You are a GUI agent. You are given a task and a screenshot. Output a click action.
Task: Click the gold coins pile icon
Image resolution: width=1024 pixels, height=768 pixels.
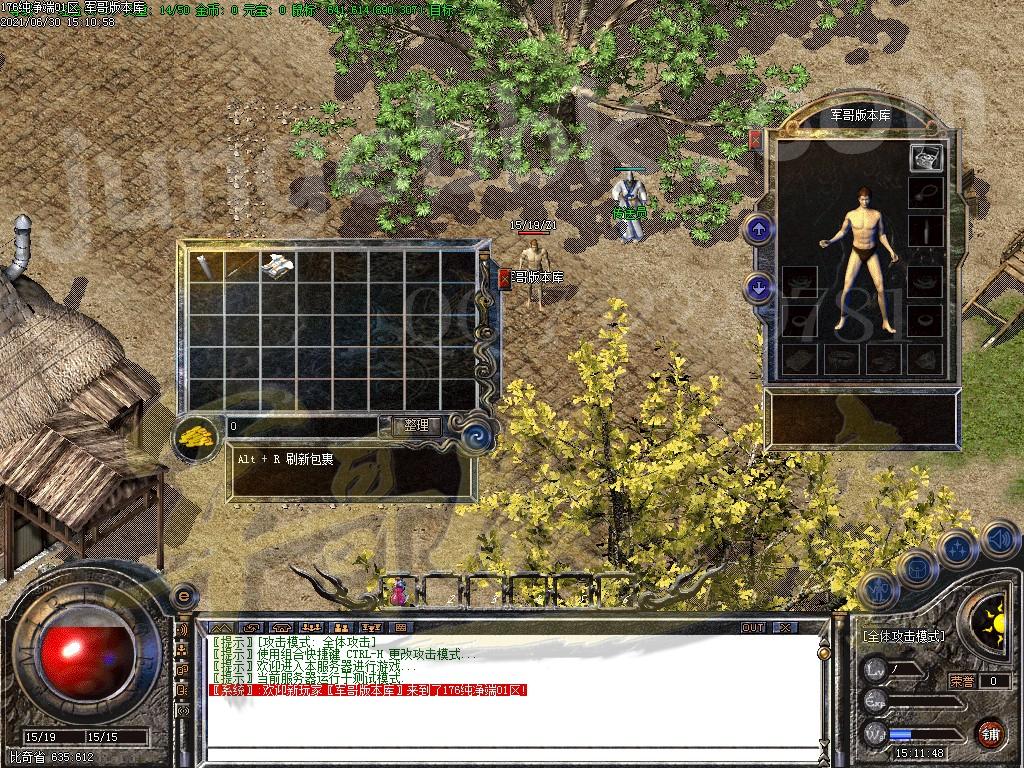click(197, 436)
